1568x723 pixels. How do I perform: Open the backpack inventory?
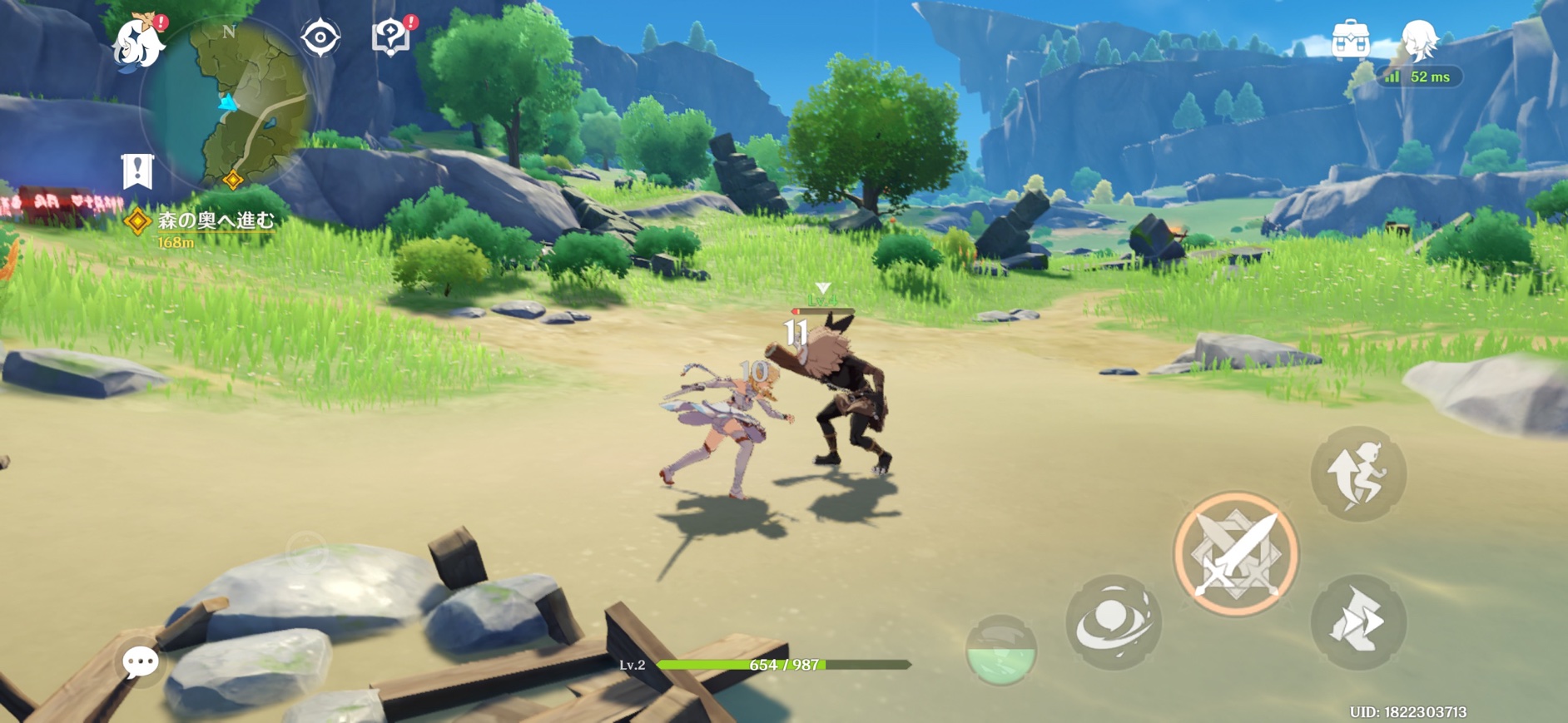pyautogui.click(x=1350, y=38)
